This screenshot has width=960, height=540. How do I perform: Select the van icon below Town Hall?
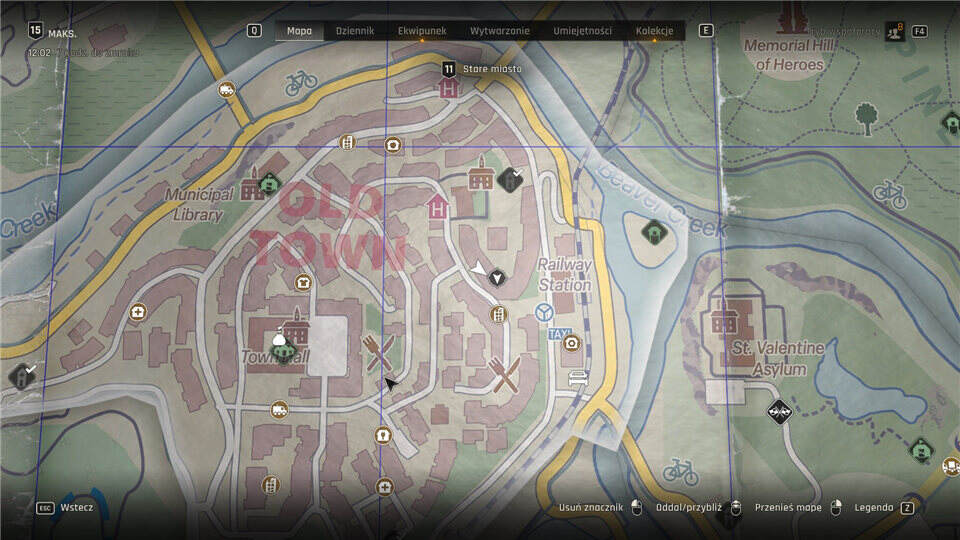(279, 409)
